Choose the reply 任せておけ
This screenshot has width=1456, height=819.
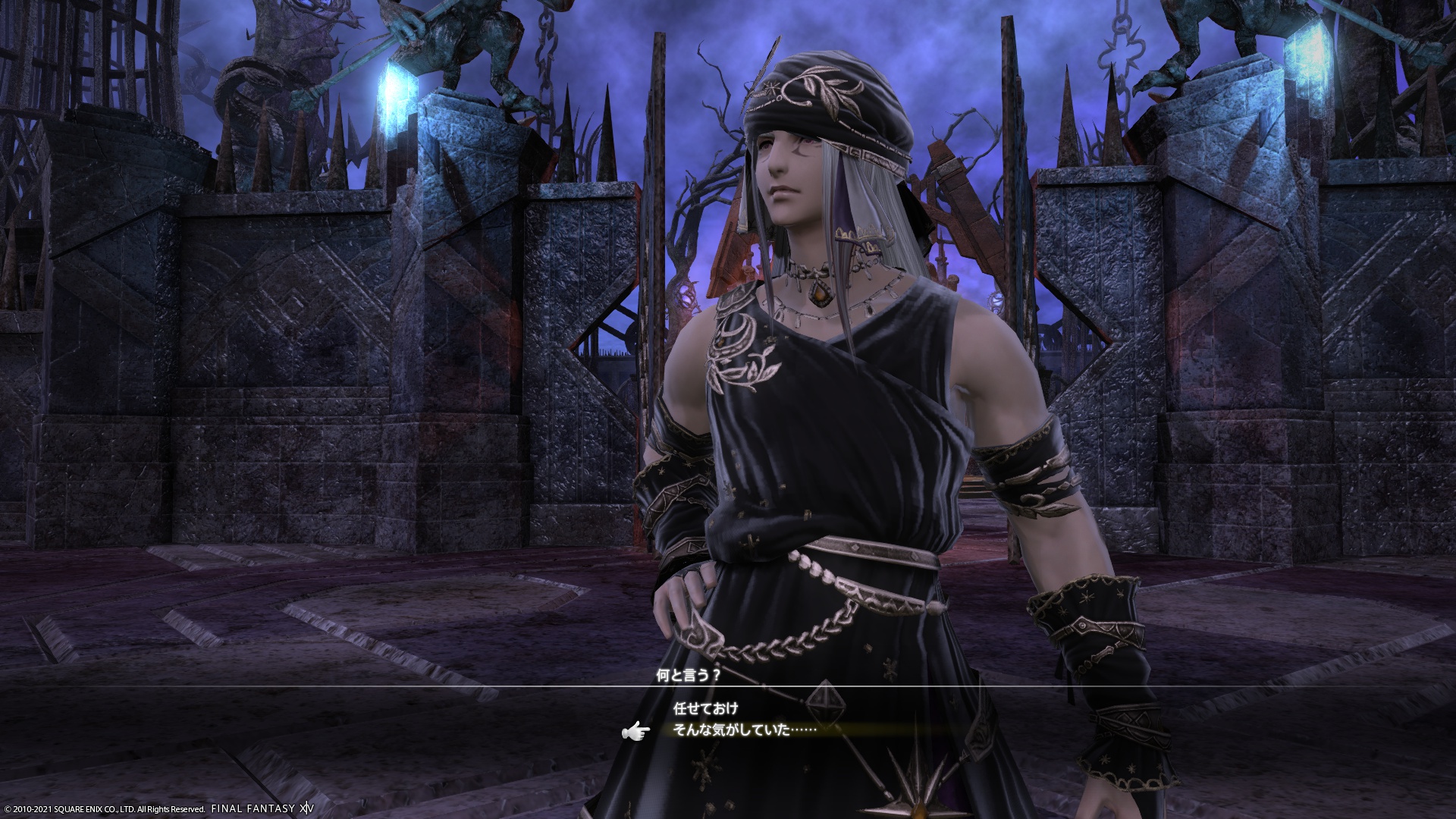pos(705,708)
